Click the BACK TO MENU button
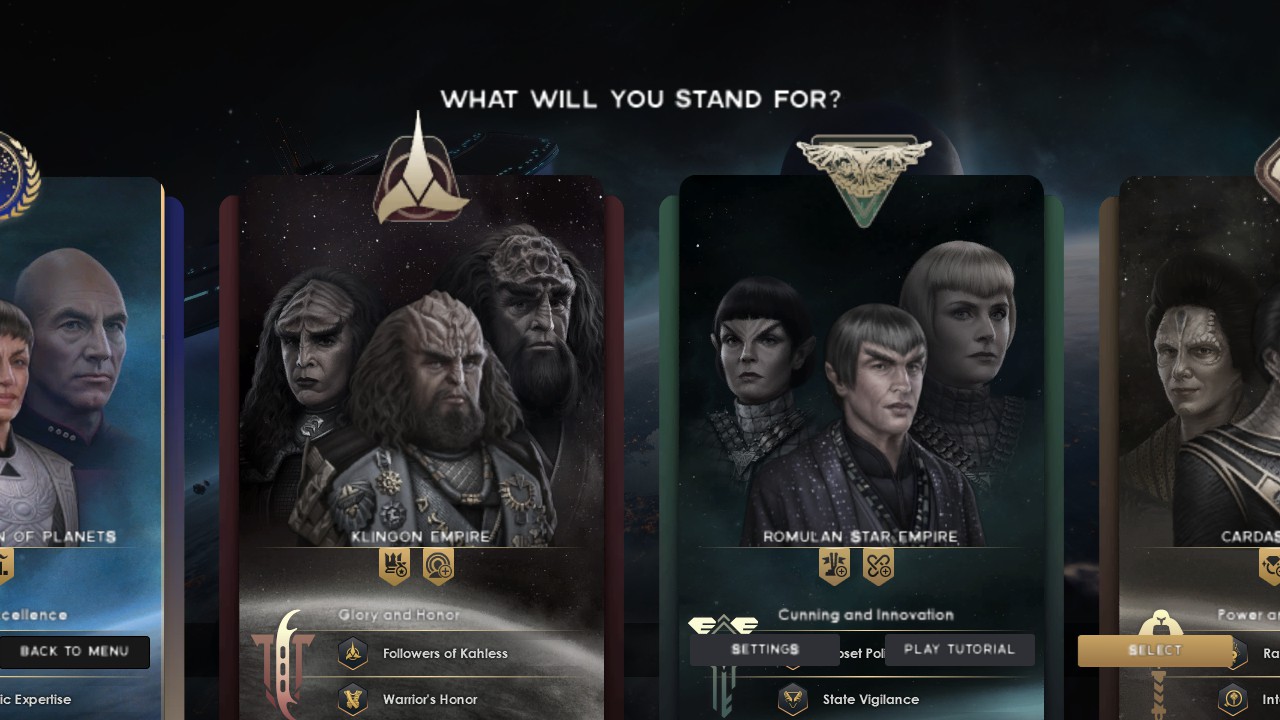This screenshot has width=1280, height=720. (75, 652)
